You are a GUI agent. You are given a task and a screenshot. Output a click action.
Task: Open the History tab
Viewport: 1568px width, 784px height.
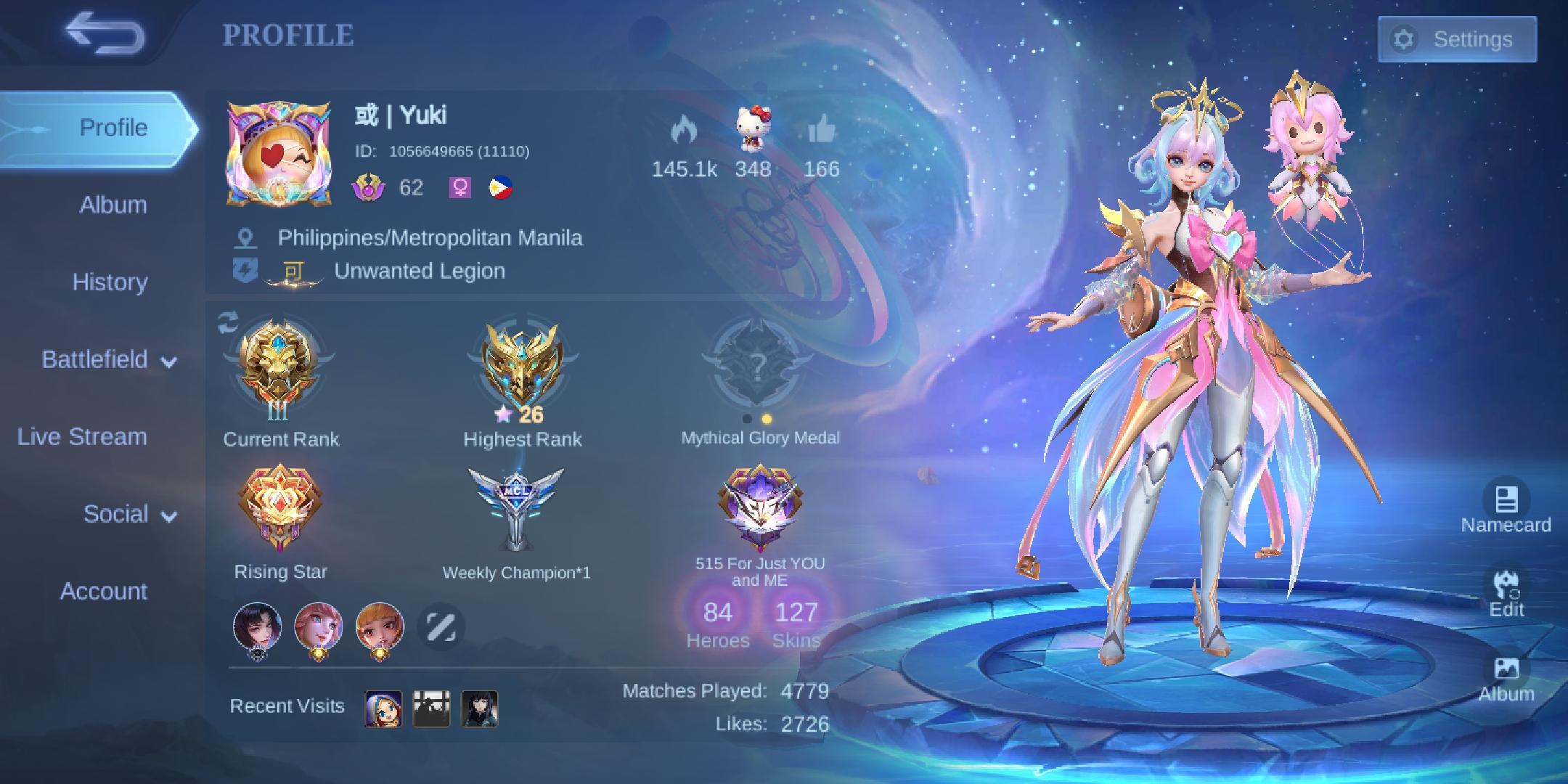coord(110,282)
